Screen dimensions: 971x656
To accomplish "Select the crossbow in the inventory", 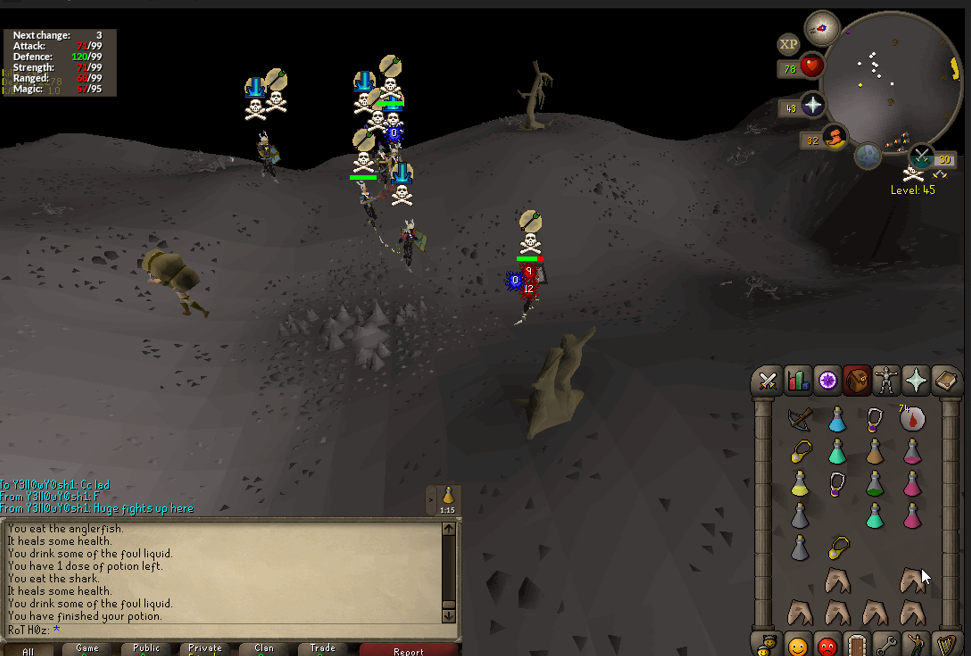I will tap(799, 418).
